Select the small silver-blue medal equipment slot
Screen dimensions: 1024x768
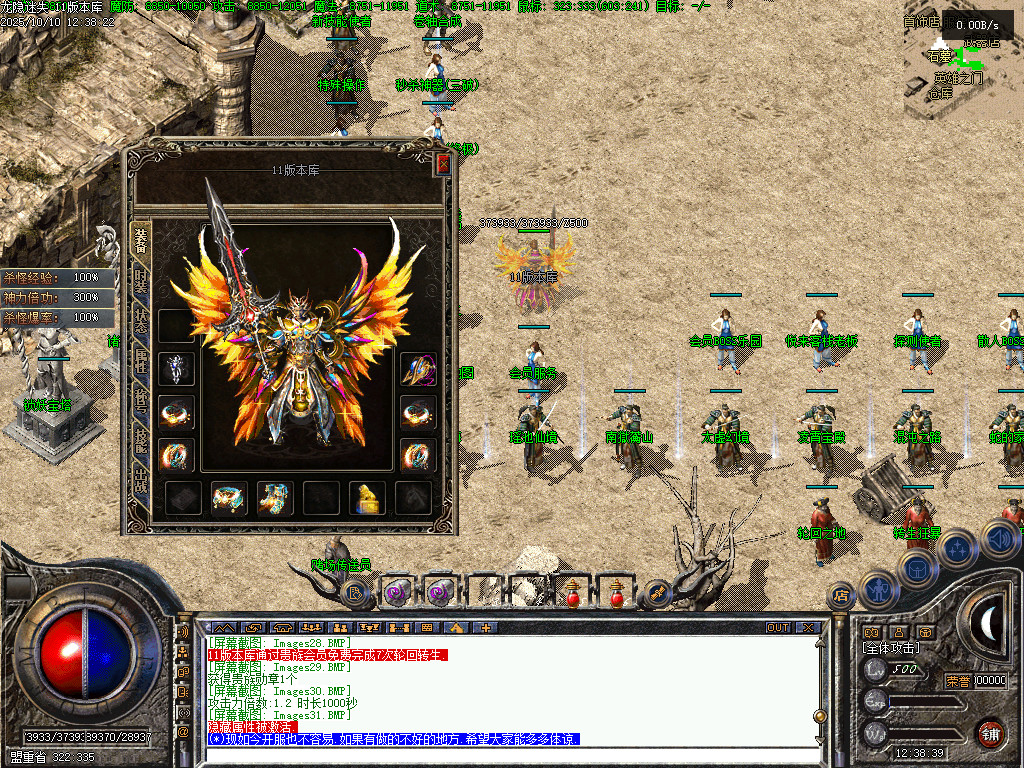(176, 369)
